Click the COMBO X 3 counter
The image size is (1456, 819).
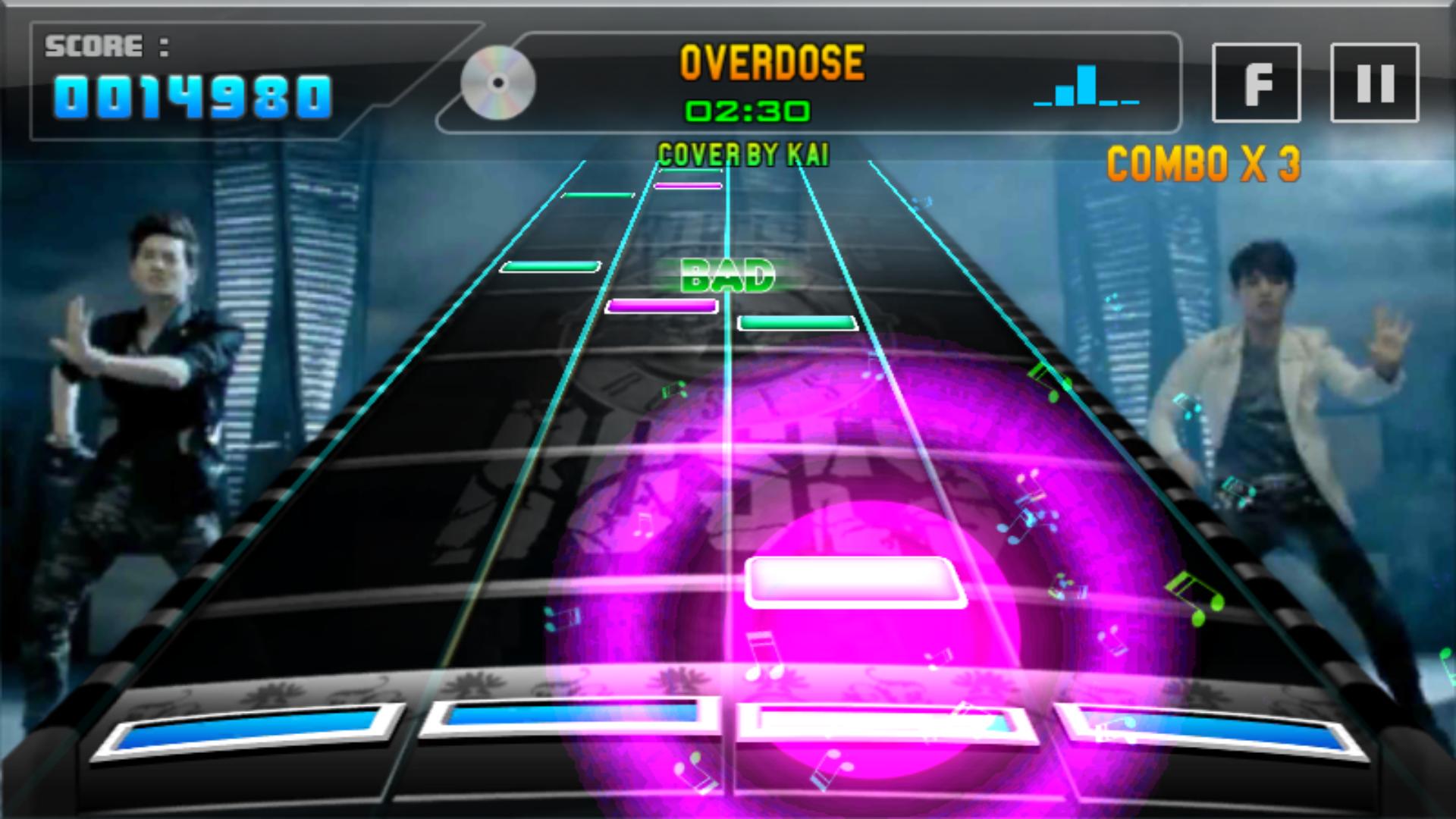[x=1206, y=162]
